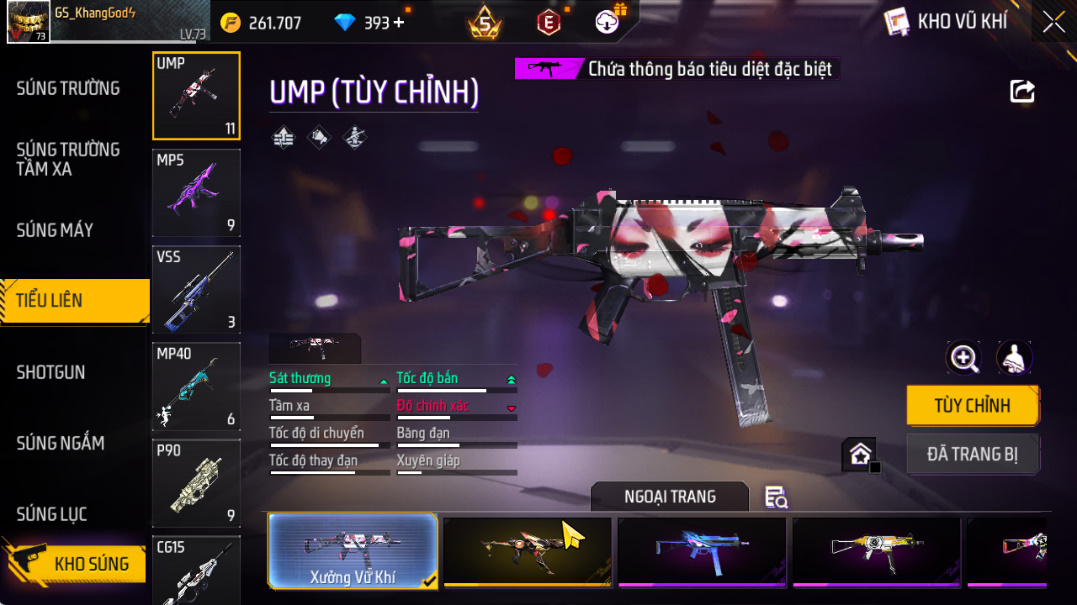Close the weapon vault screen
The image size is (1077, 605).
coord(1053,22)
